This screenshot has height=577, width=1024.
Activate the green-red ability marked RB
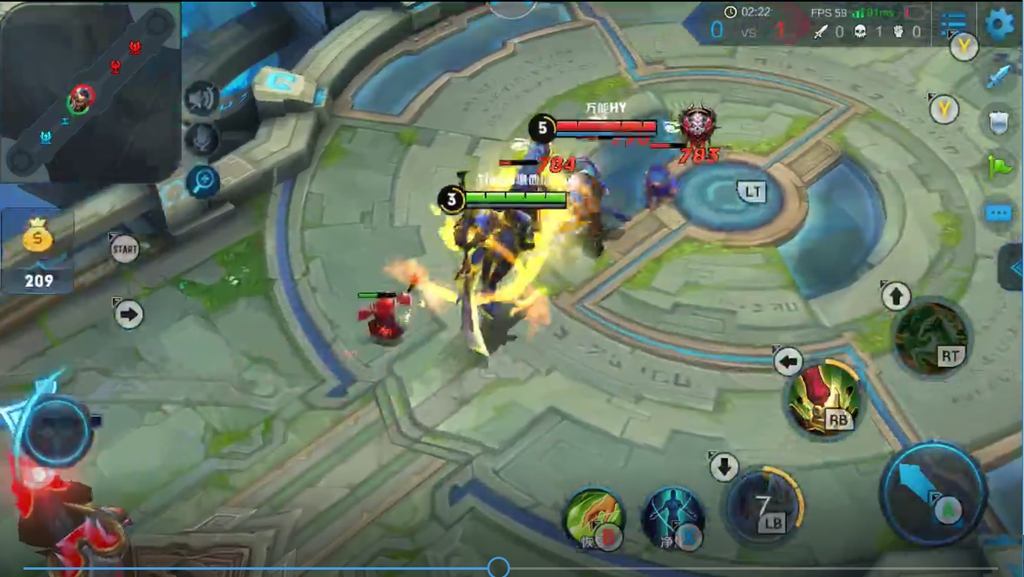825,398
